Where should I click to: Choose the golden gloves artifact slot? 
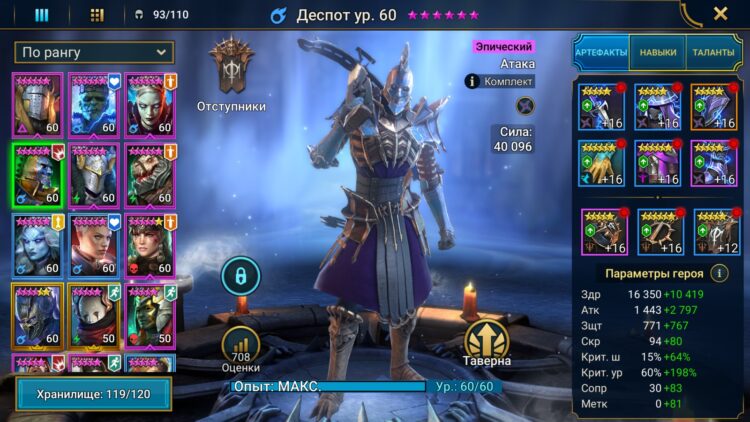click(x=602, y=163)
